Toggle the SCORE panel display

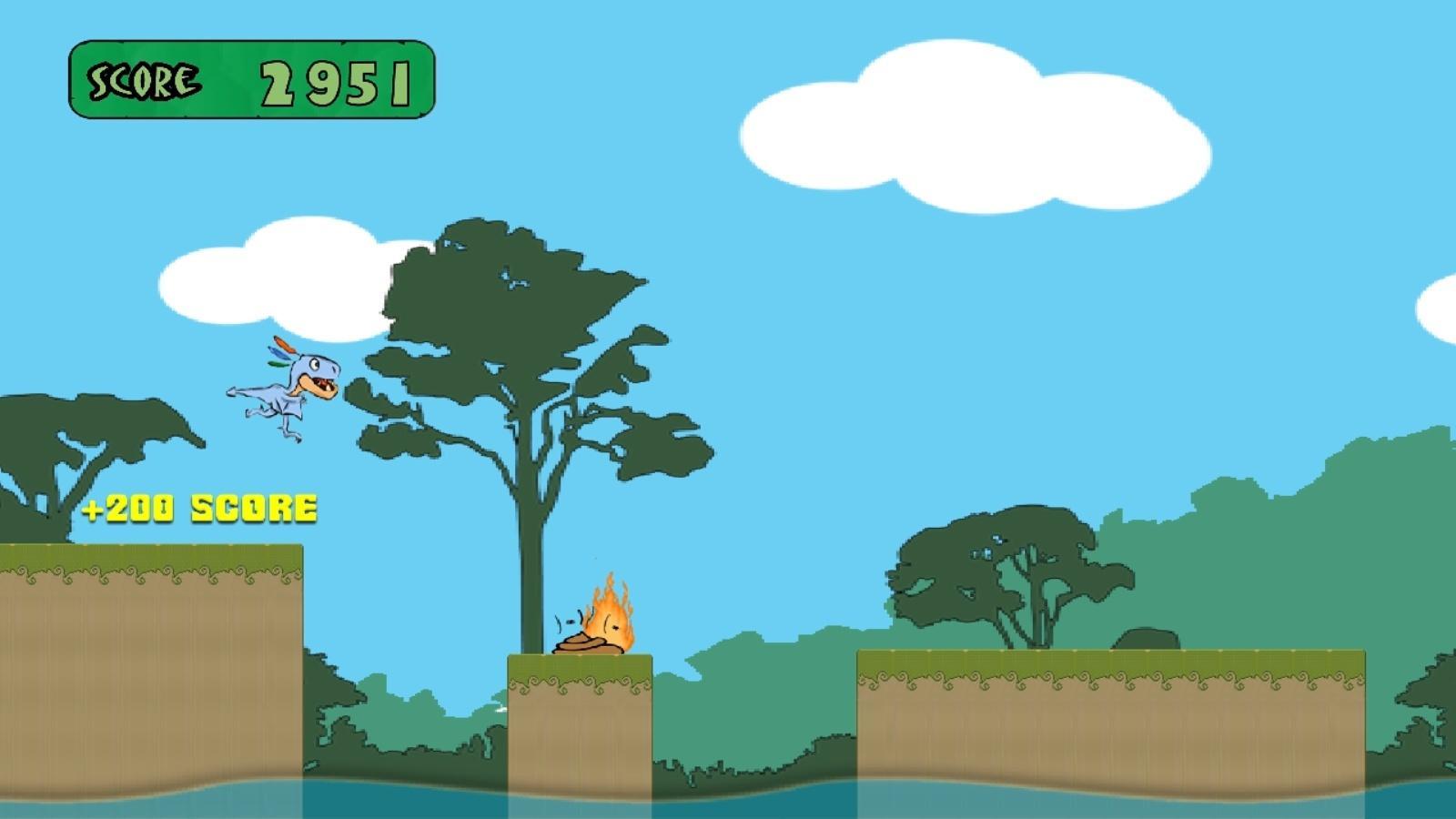pyautogui.click(x=255, y=77)
